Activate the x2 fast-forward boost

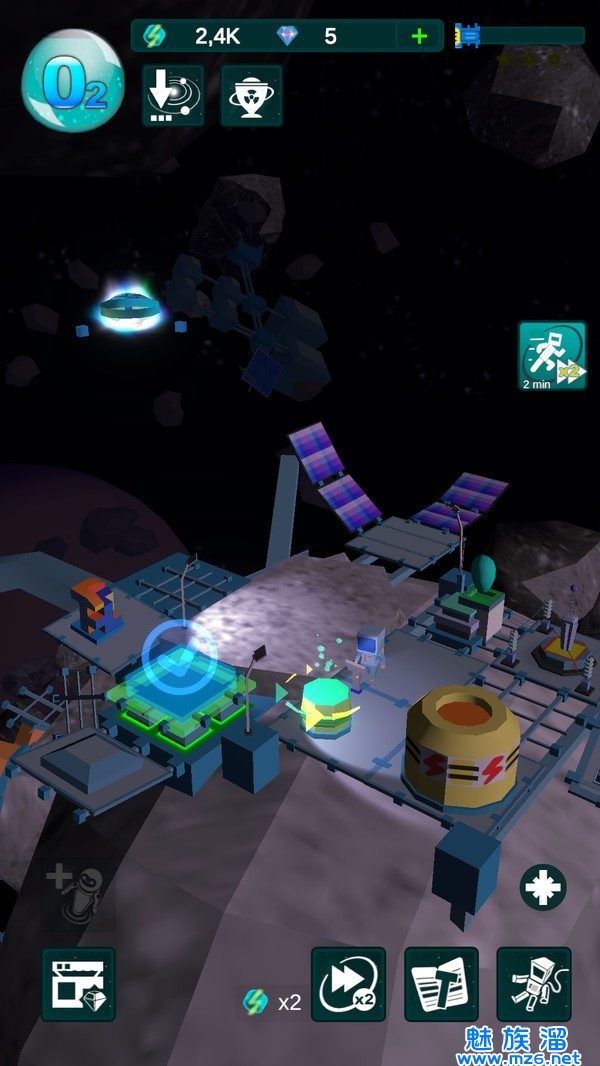(348, 984)
